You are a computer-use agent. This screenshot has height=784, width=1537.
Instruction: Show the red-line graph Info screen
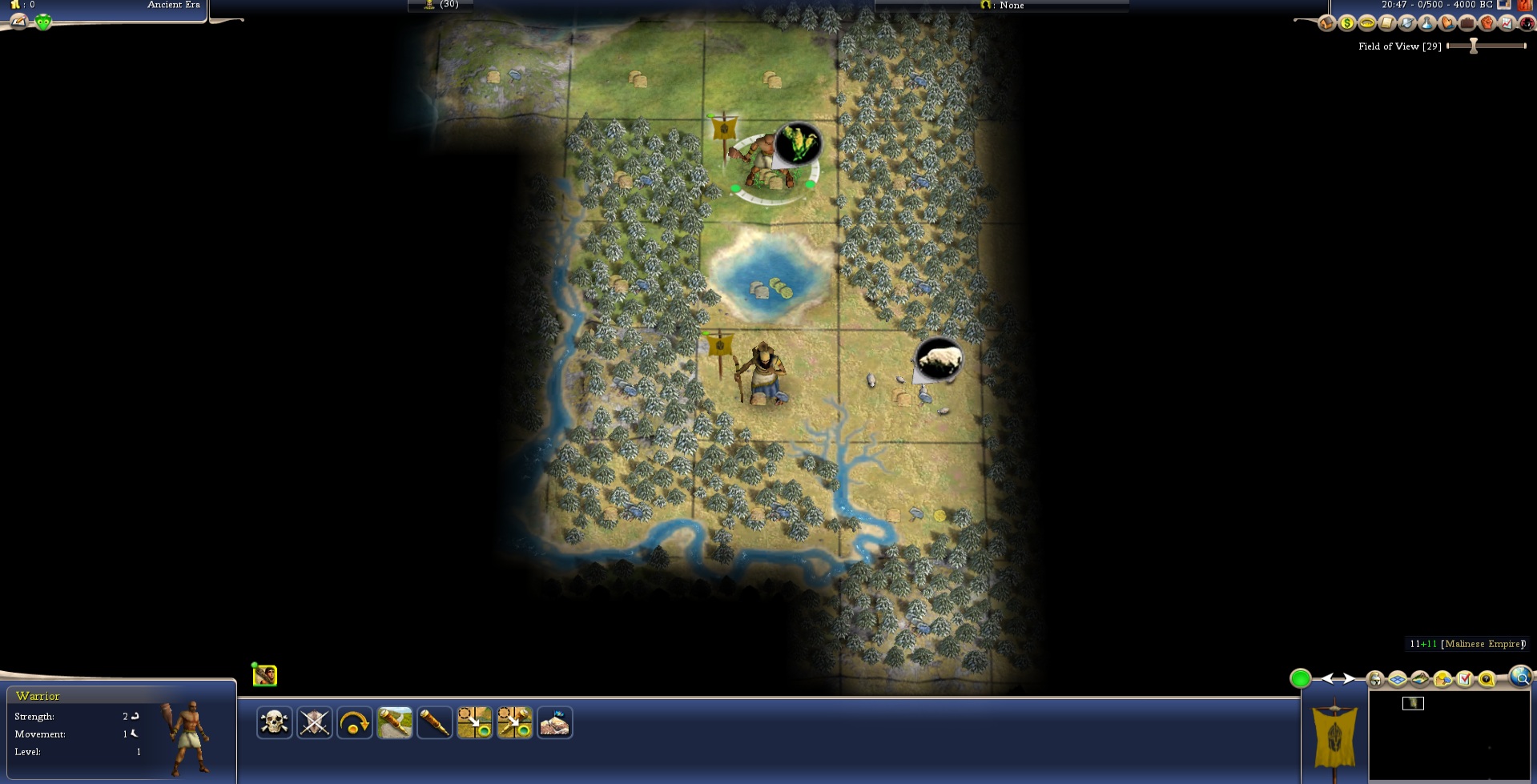[1507, 23]
